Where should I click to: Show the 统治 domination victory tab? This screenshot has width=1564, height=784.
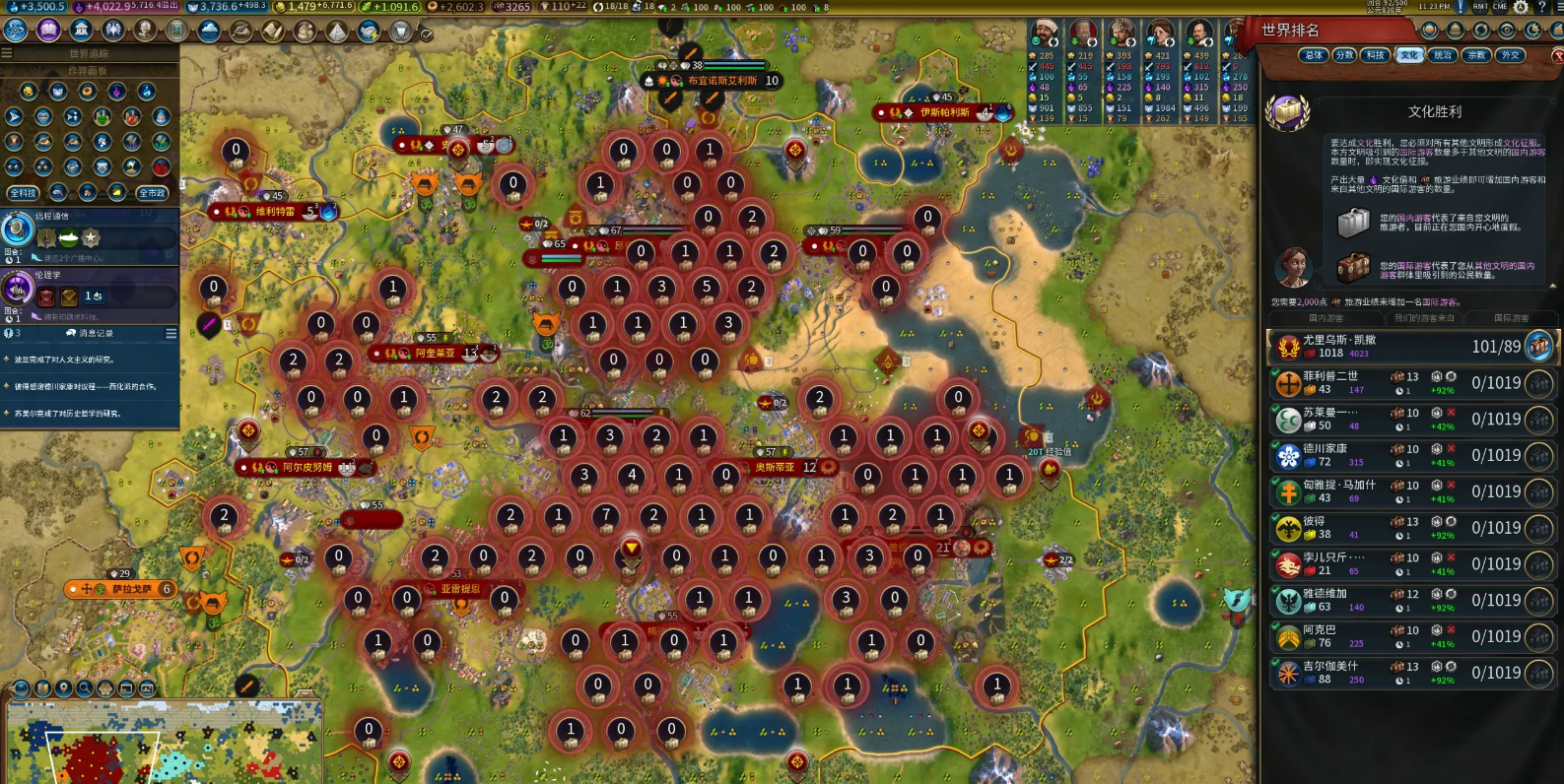1443,55
